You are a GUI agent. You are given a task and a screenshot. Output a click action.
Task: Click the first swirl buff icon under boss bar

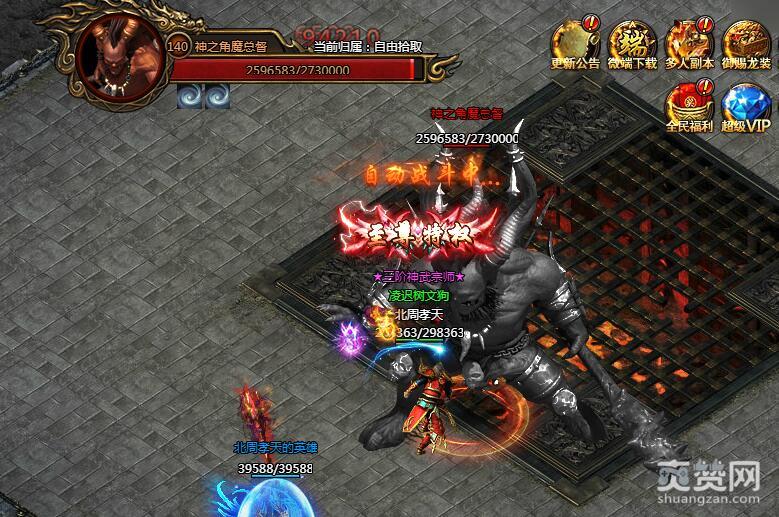[x=189, y=95]
